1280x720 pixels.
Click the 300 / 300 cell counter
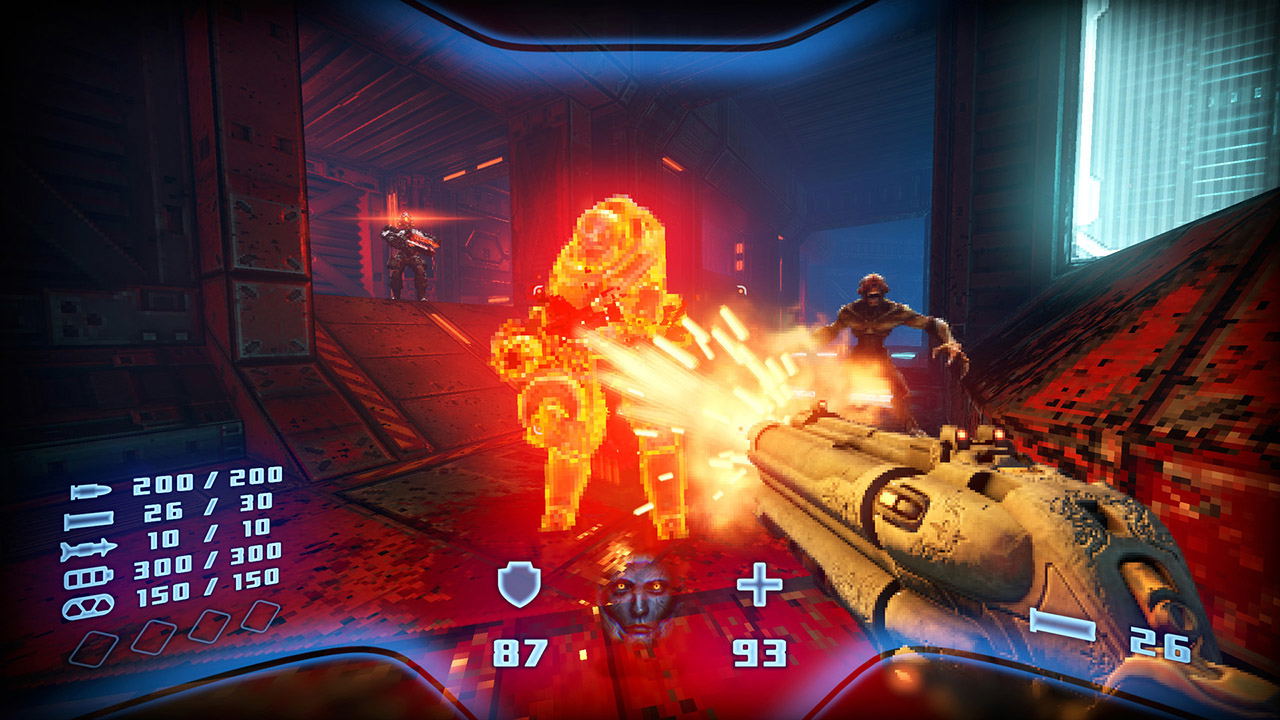(209, 560)
